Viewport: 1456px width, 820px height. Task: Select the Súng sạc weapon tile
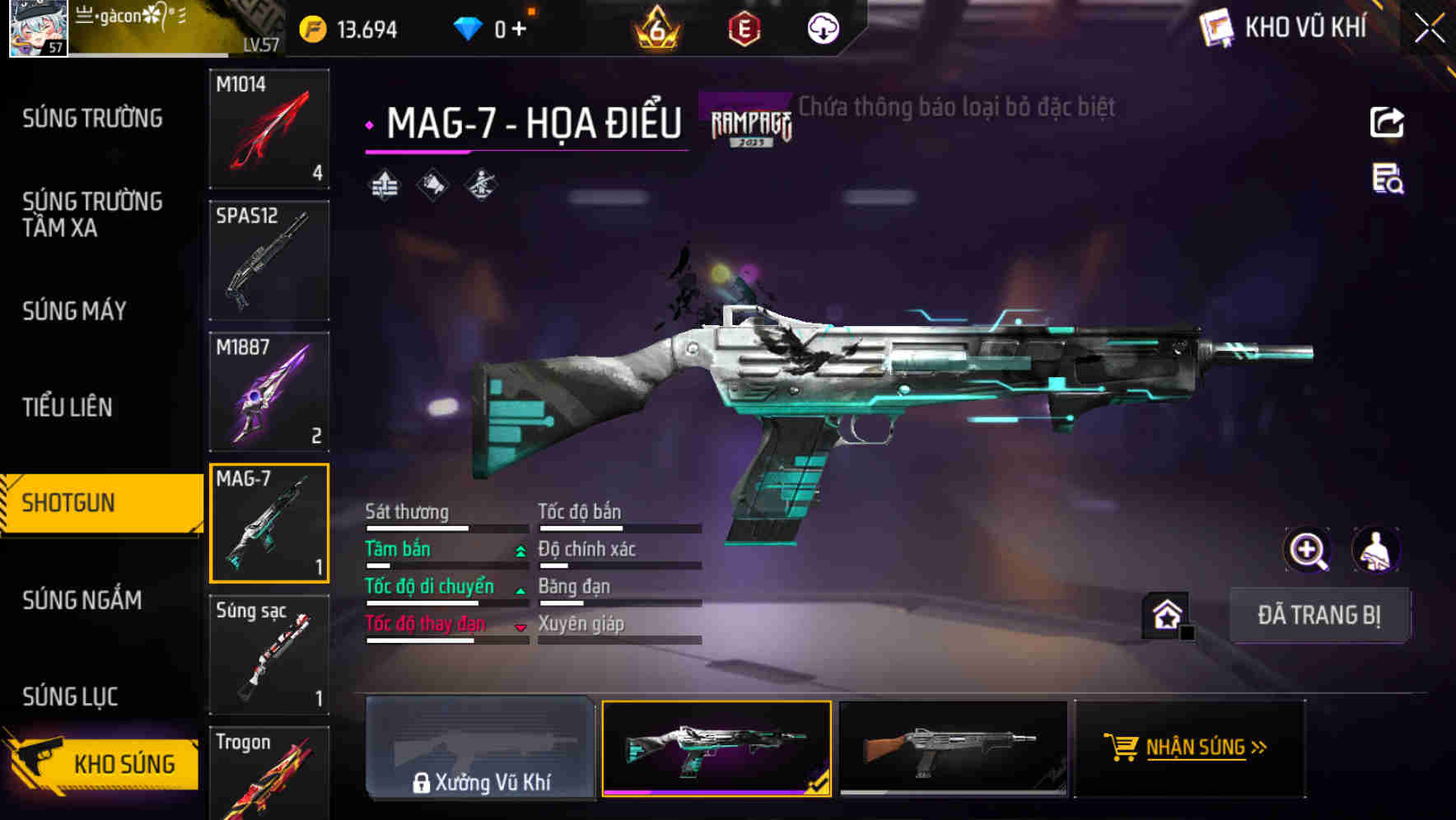click(269, 655)
